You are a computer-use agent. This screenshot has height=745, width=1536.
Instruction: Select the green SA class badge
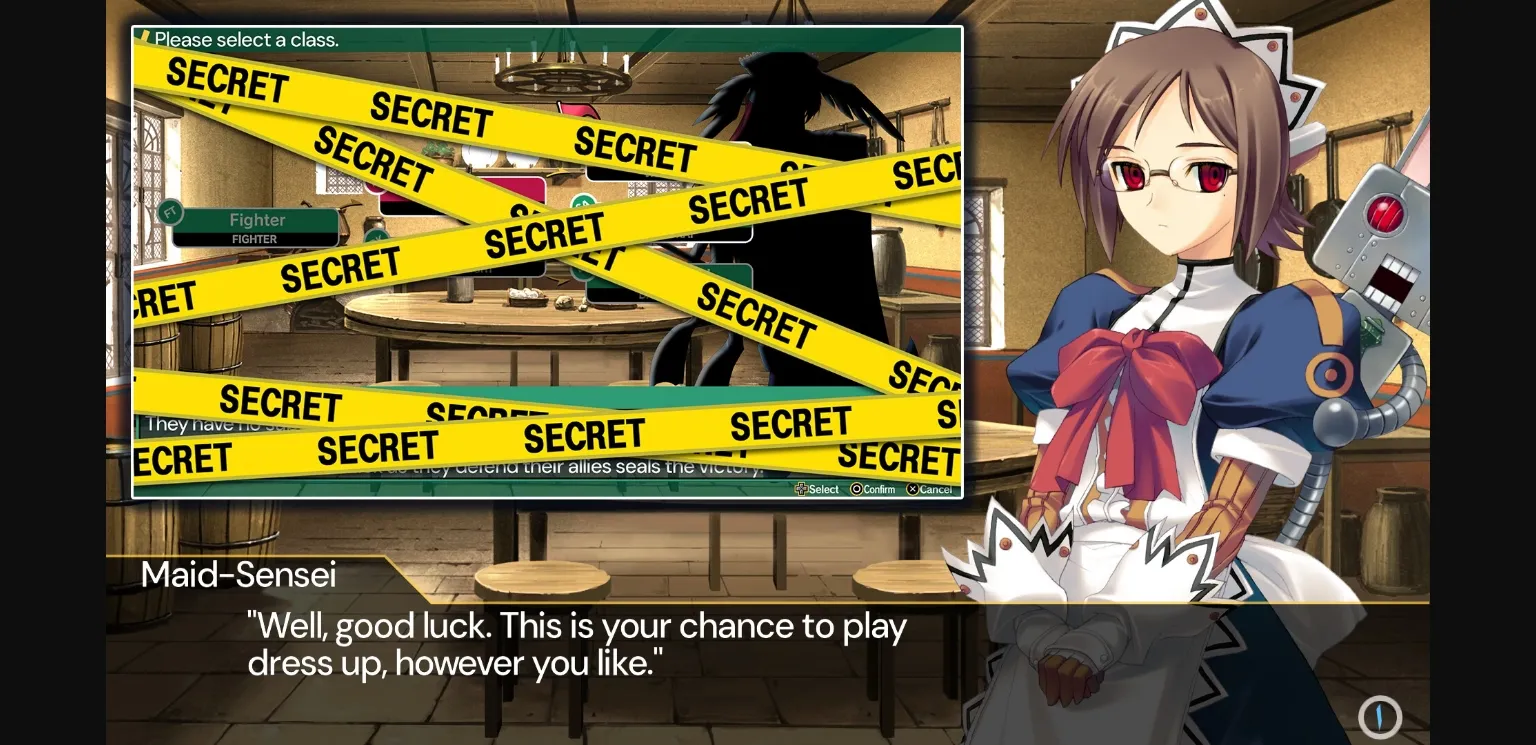pyautogui.click(x=583, y=200)
